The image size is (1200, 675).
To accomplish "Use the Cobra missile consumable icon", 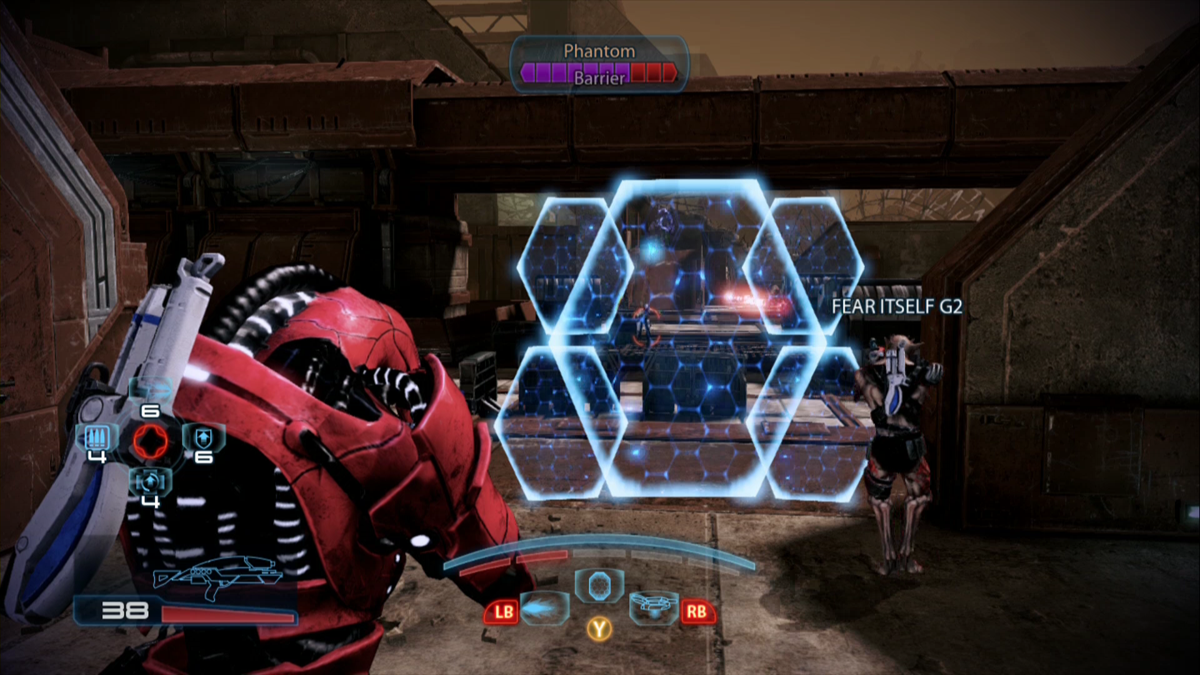I will coord(150,389).
